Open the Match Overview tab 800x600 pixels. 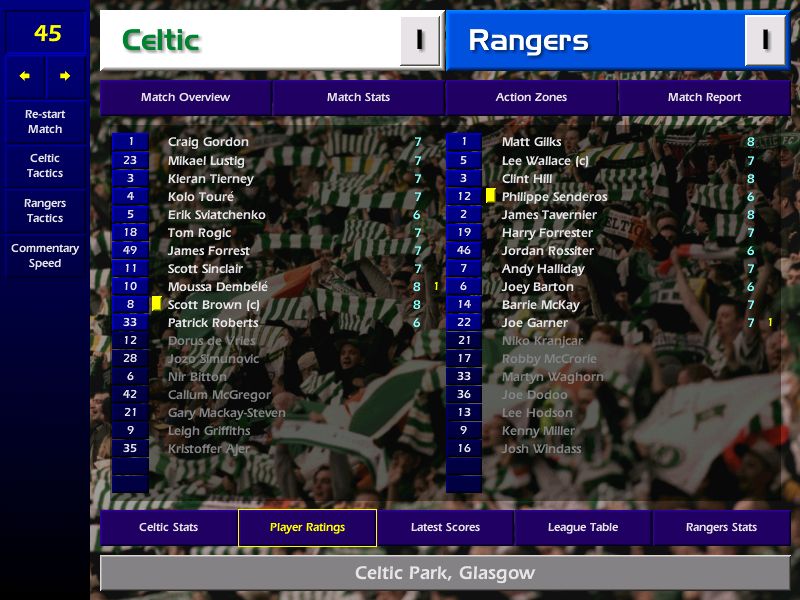185,97
